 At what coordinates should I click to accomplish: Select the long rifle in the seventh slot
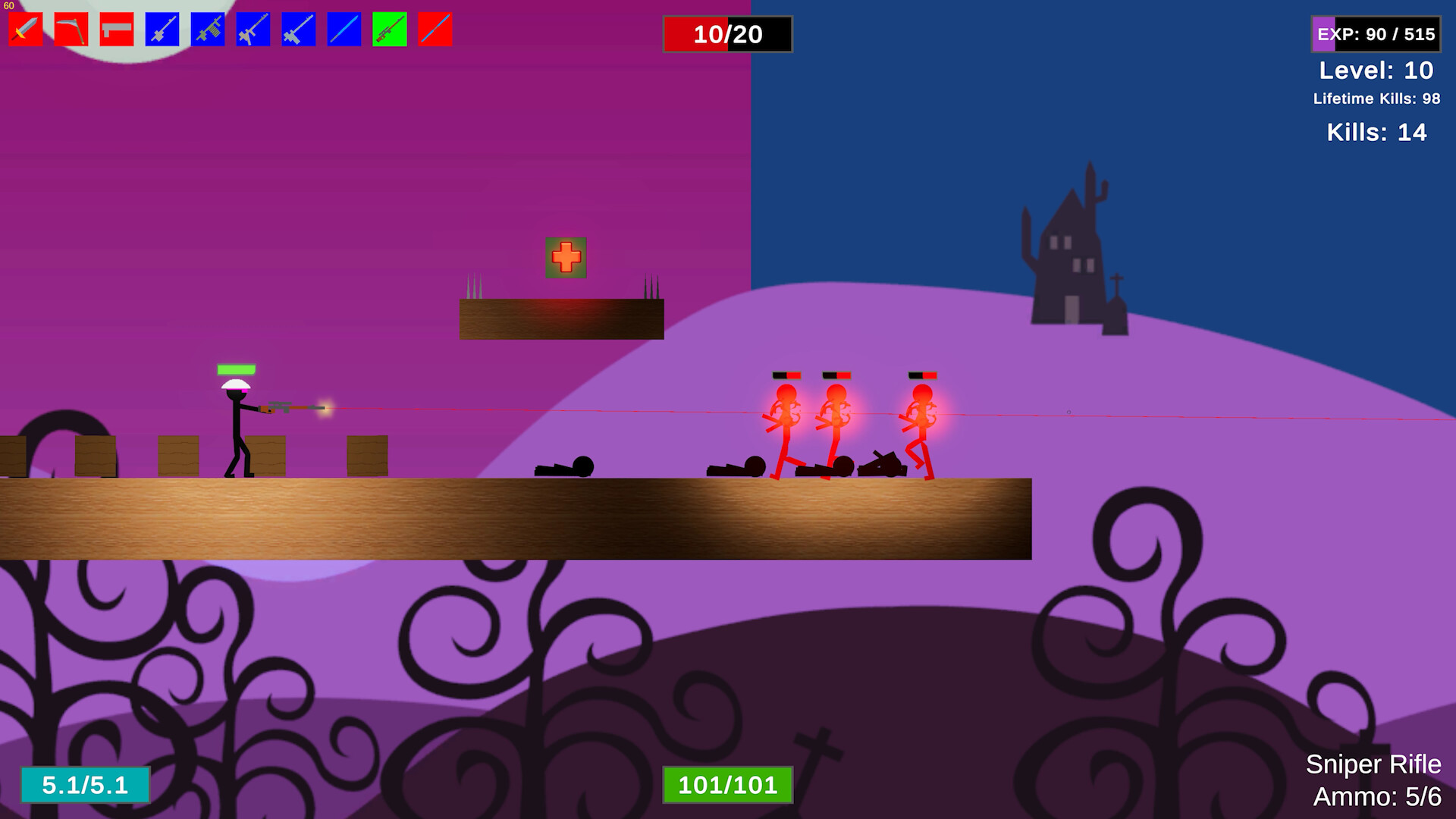tap(297, 30)
